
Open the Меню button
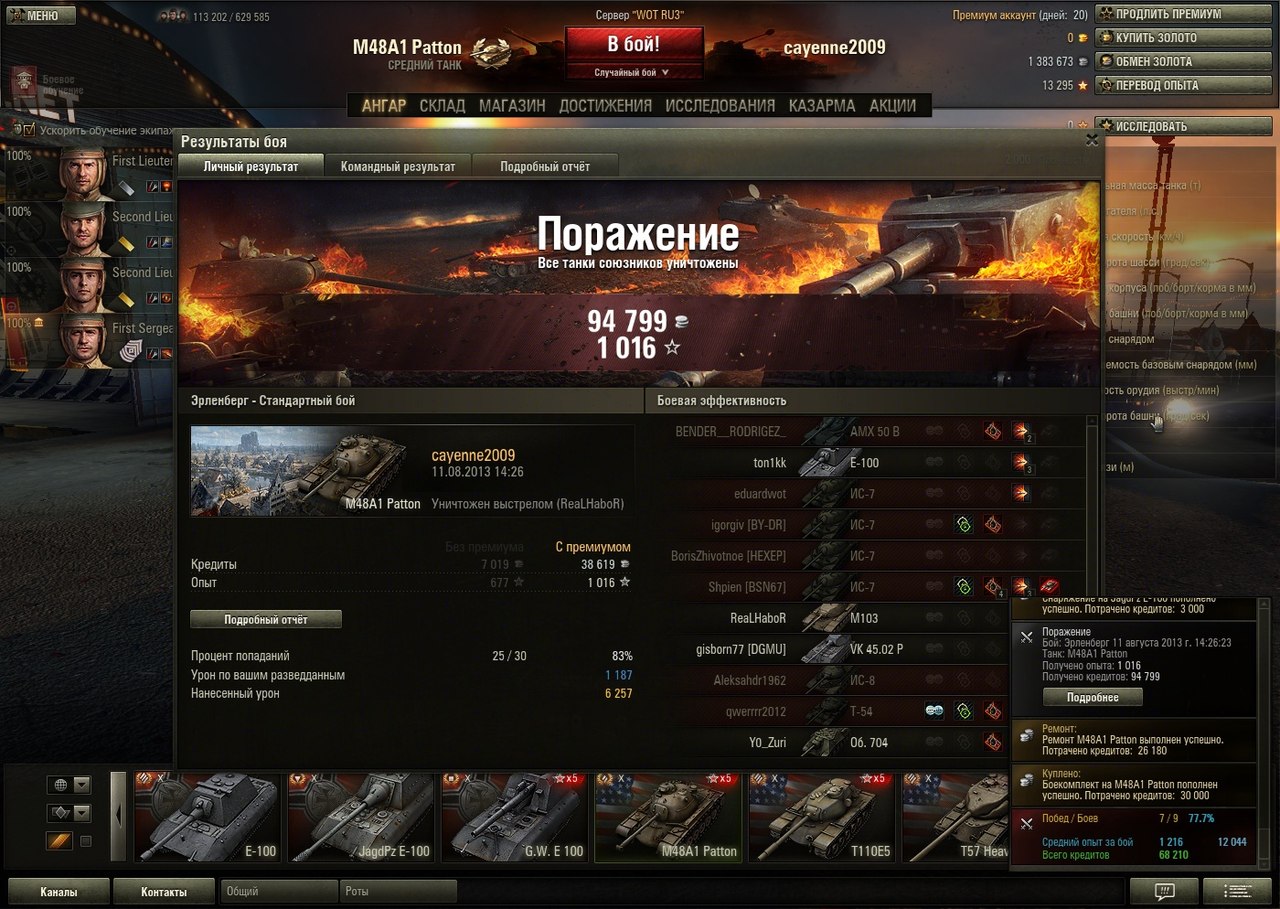click(41, 16)
